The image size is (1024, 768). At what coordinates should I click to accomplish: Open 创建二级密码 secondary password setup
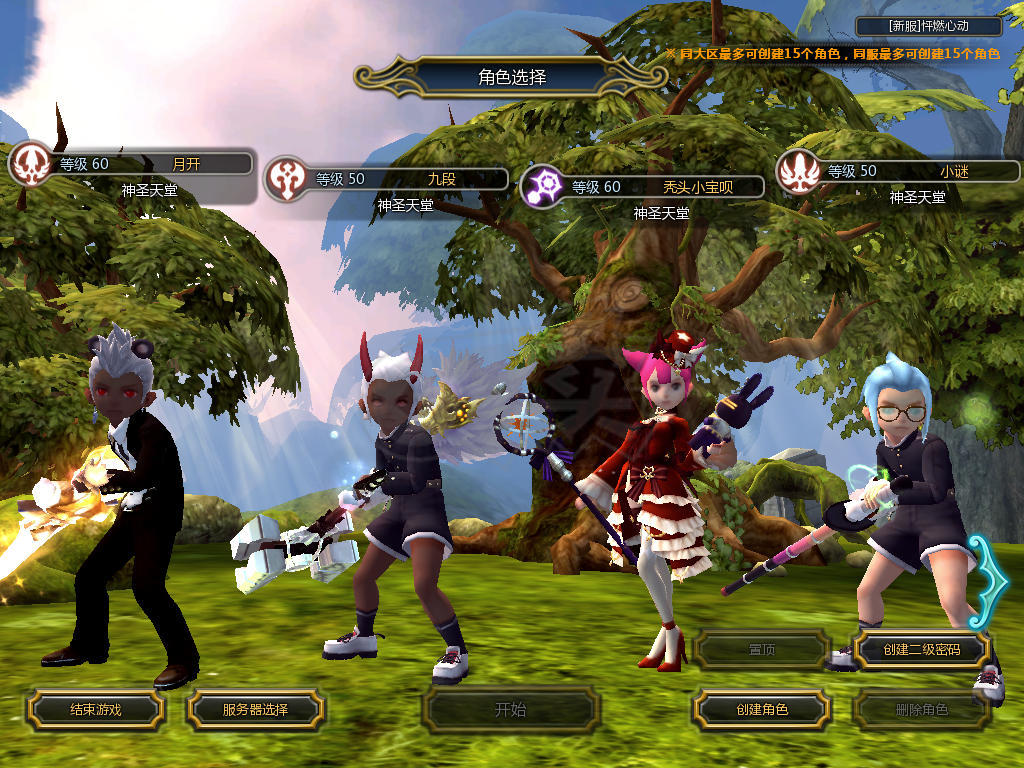[x=921, y=650]
